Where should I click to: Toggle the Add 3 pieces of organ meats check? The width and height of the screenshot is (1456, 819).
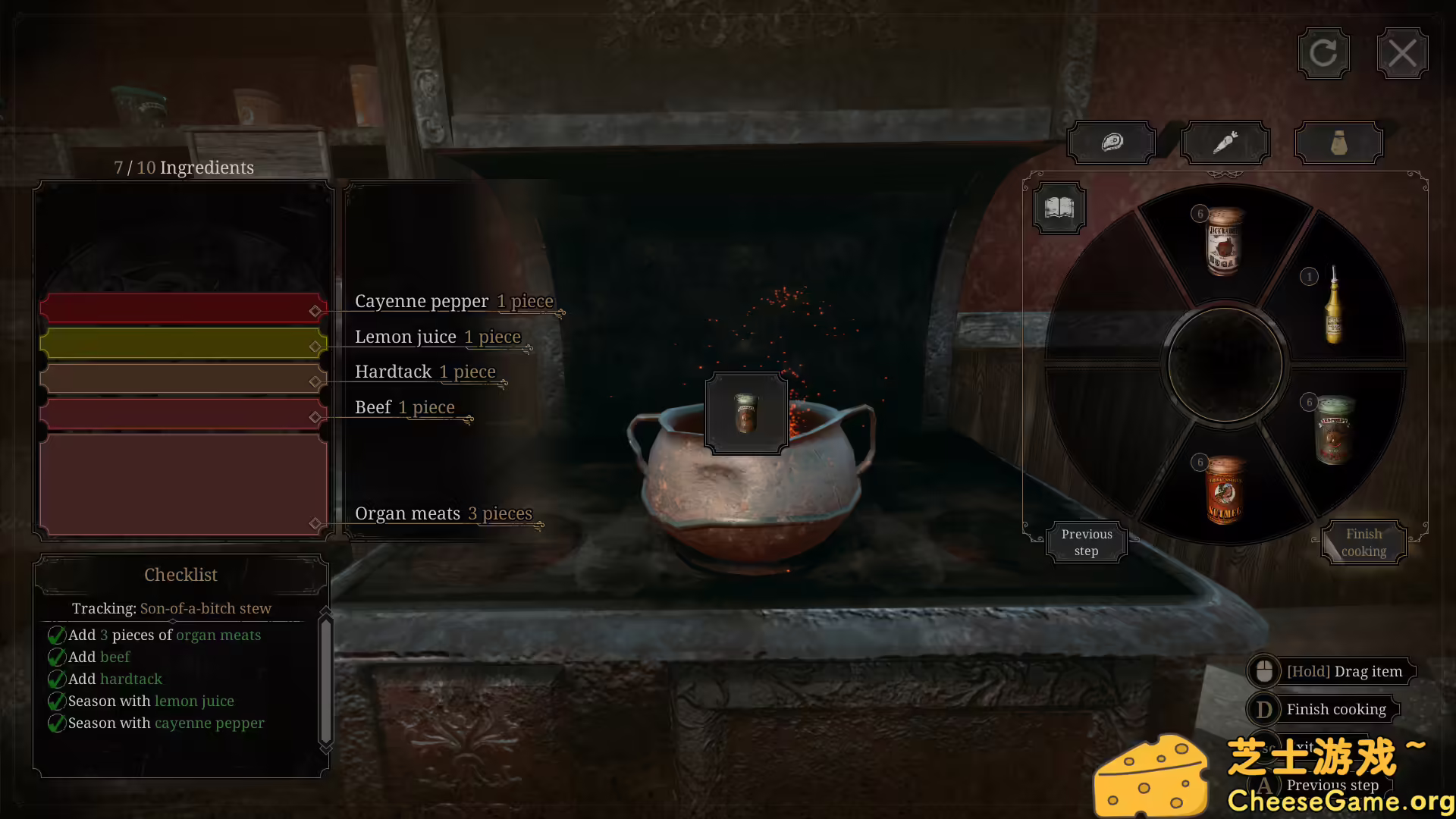(x=57, y=635)
